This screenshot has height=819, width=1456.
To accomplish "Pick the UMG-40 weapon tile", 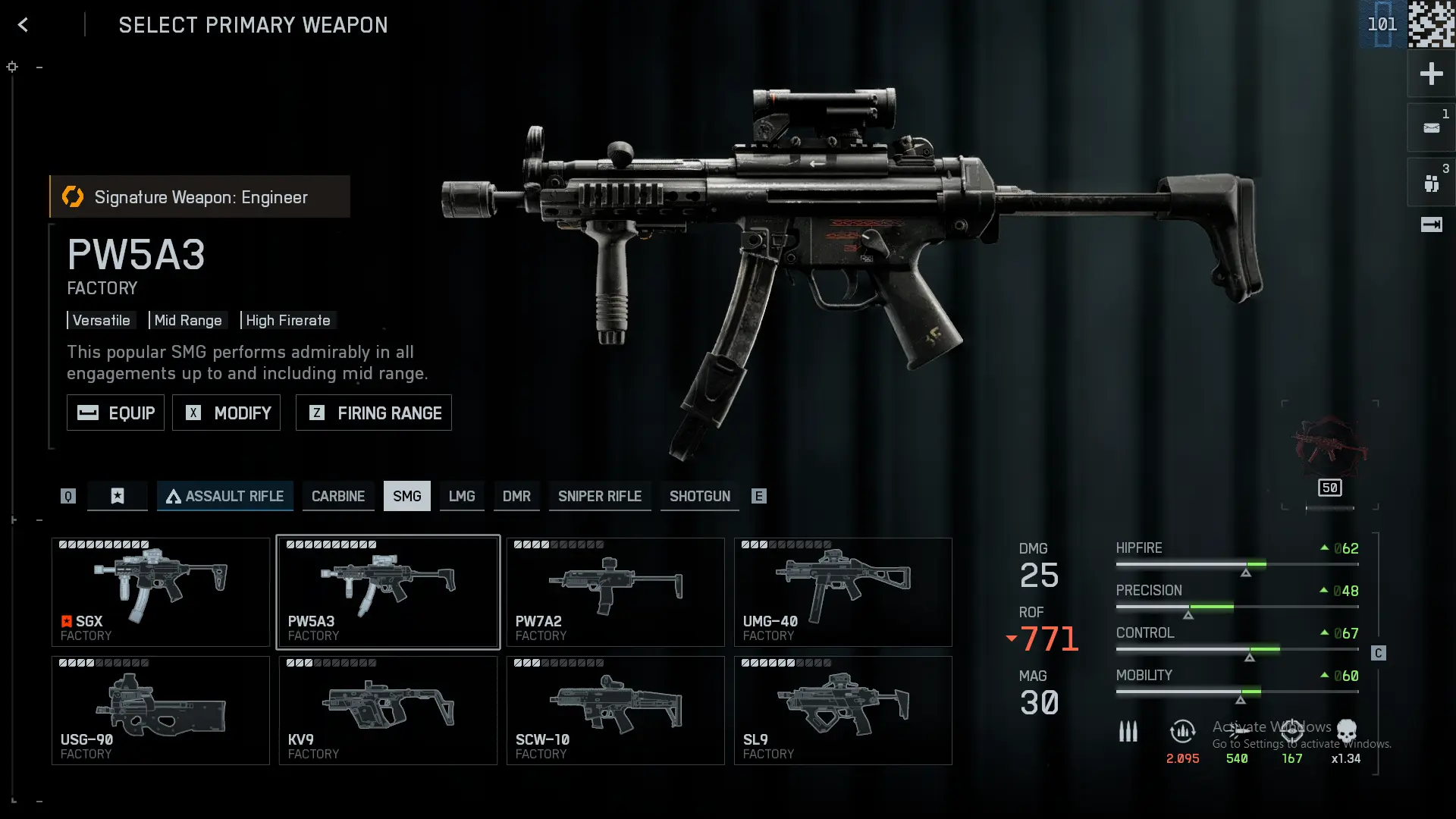I will tap(843, 592).
